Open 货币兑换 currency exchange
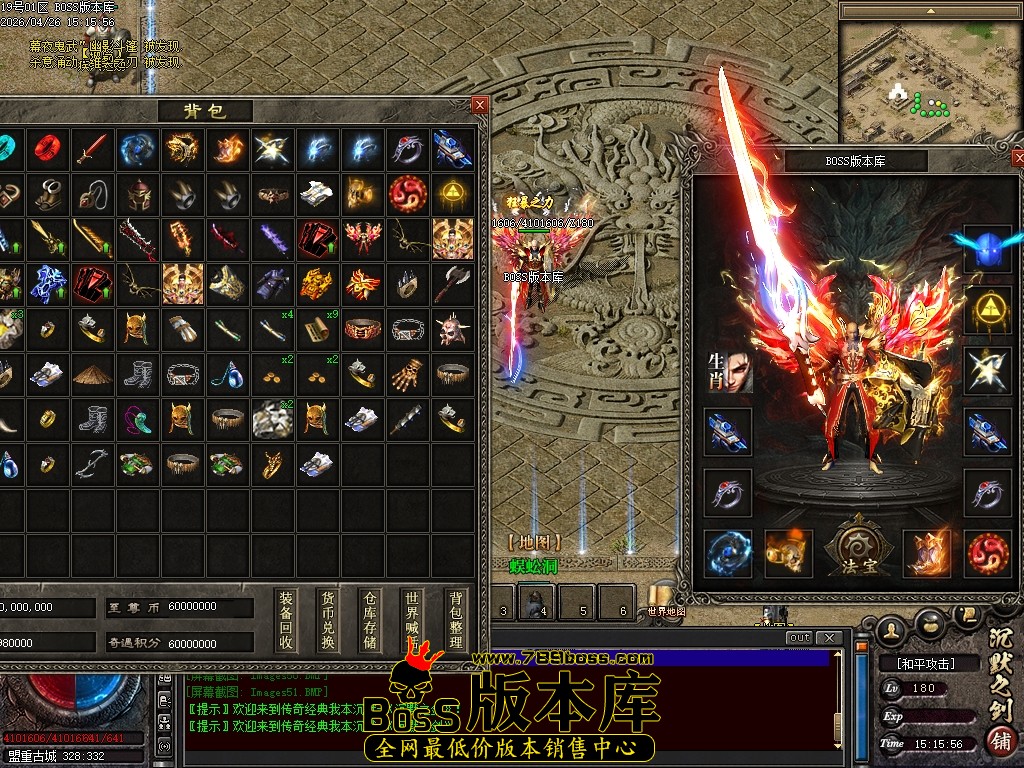The height and width of the screenshot is (768, 1024). click(x=328, y=620)
